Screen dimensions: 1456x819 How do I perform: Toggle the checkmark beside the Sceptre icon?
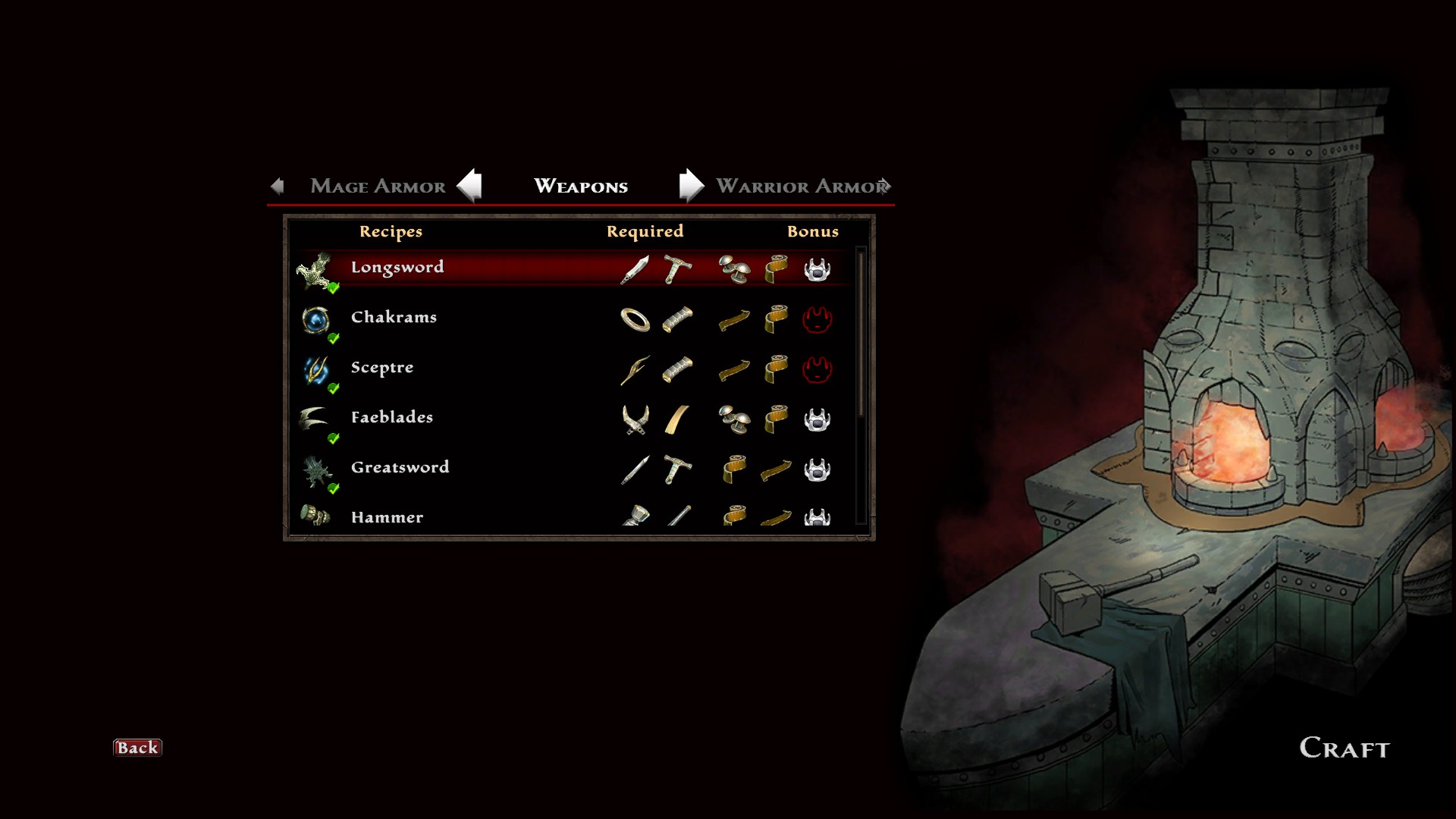point(334,388)
